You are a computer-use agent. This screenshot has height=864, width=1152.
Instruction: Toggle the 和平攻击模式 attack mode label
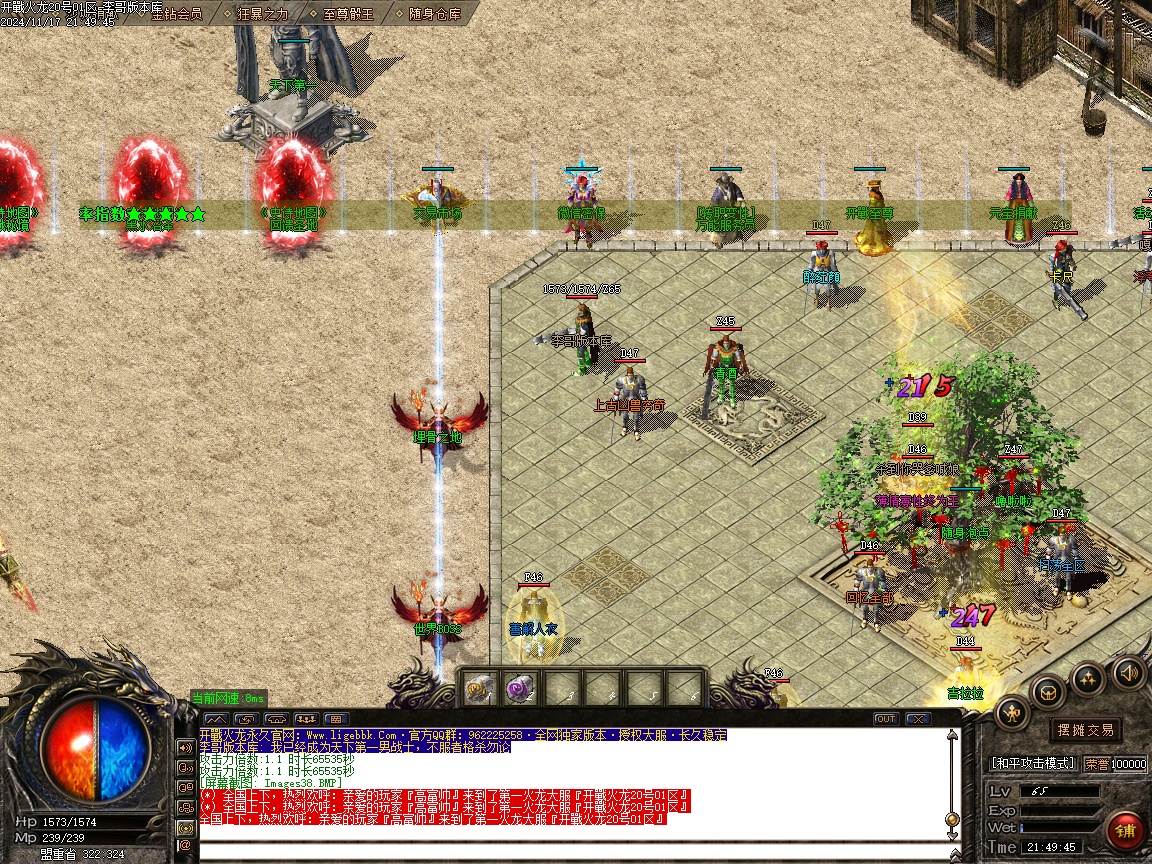click(x=1032, y=763)
